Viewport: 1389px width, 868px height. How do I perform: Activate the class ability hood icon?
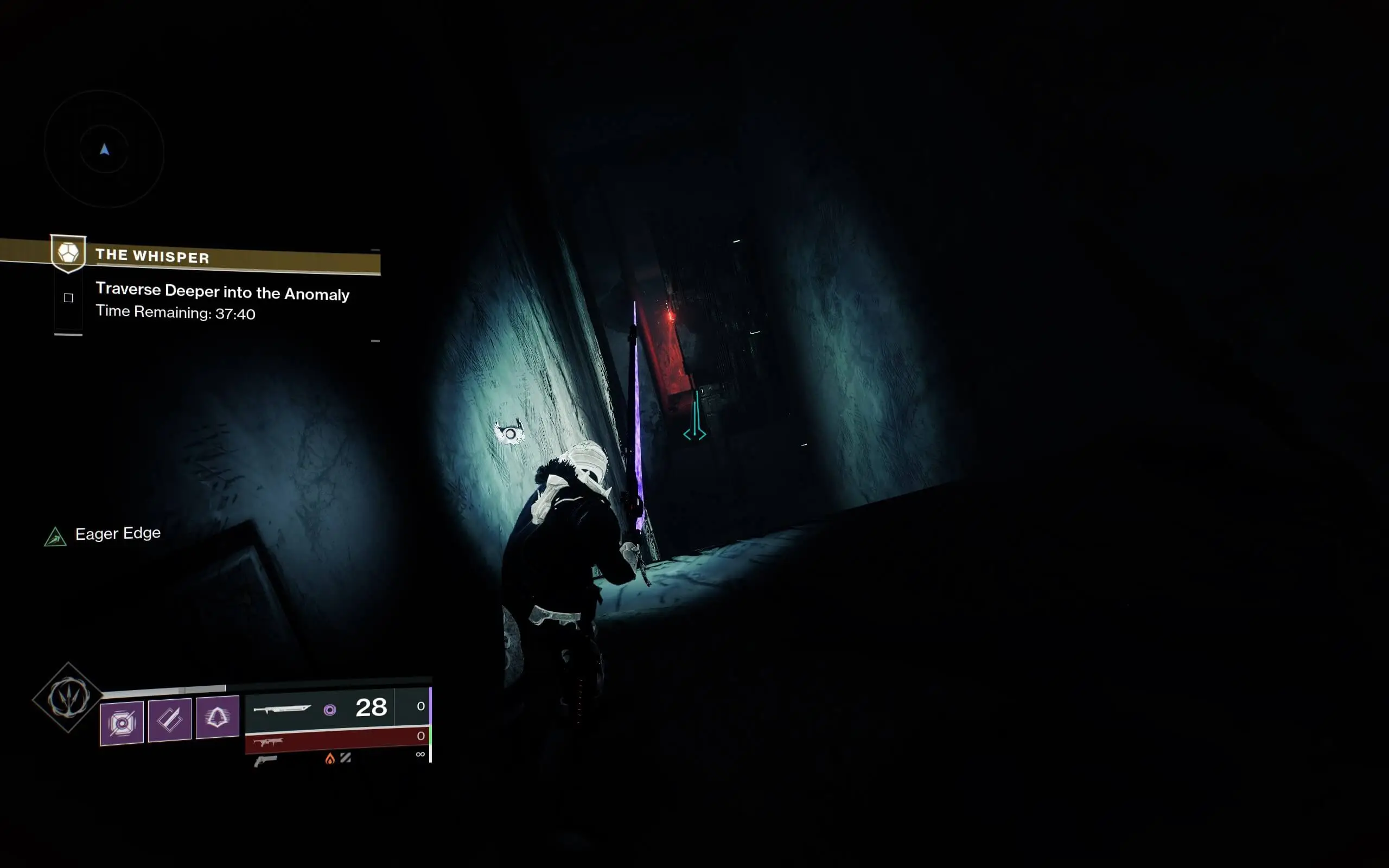[217, 717]
